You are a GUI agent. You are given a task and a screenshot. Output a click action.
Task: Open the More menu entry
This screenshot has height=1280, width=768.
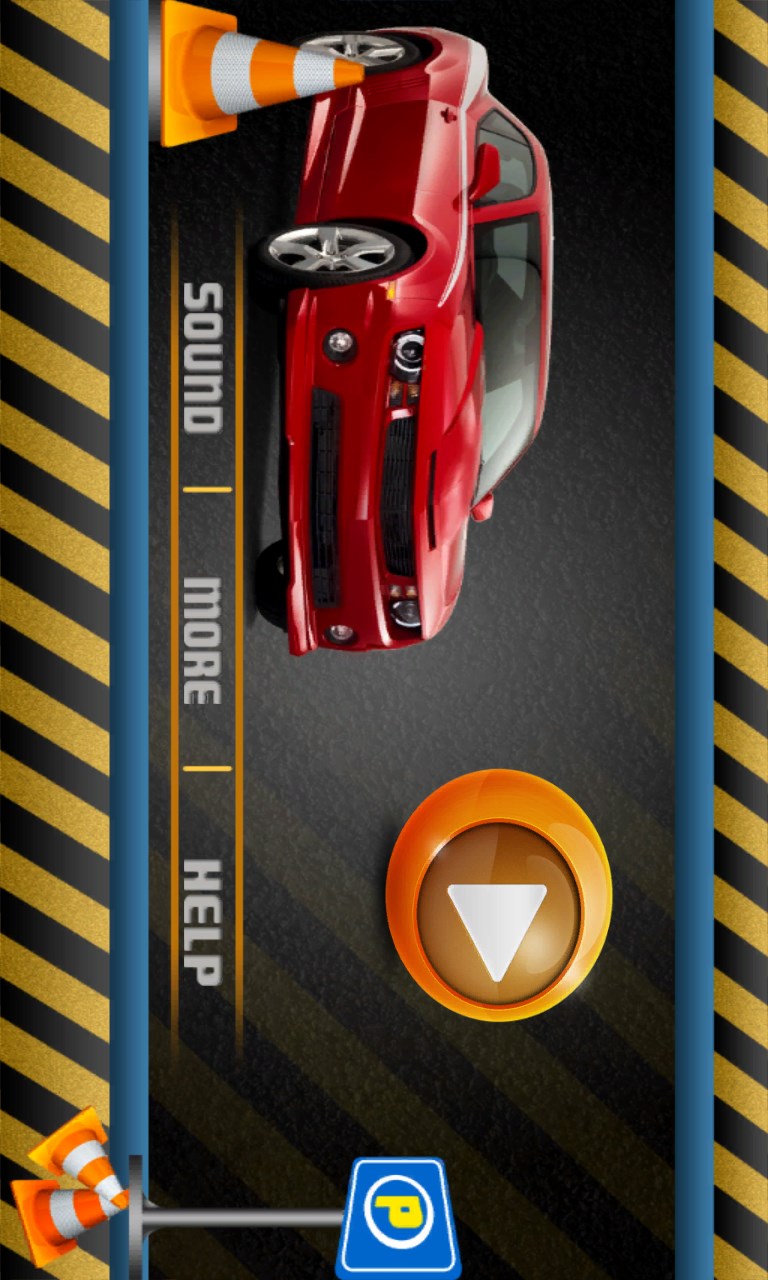203,640
